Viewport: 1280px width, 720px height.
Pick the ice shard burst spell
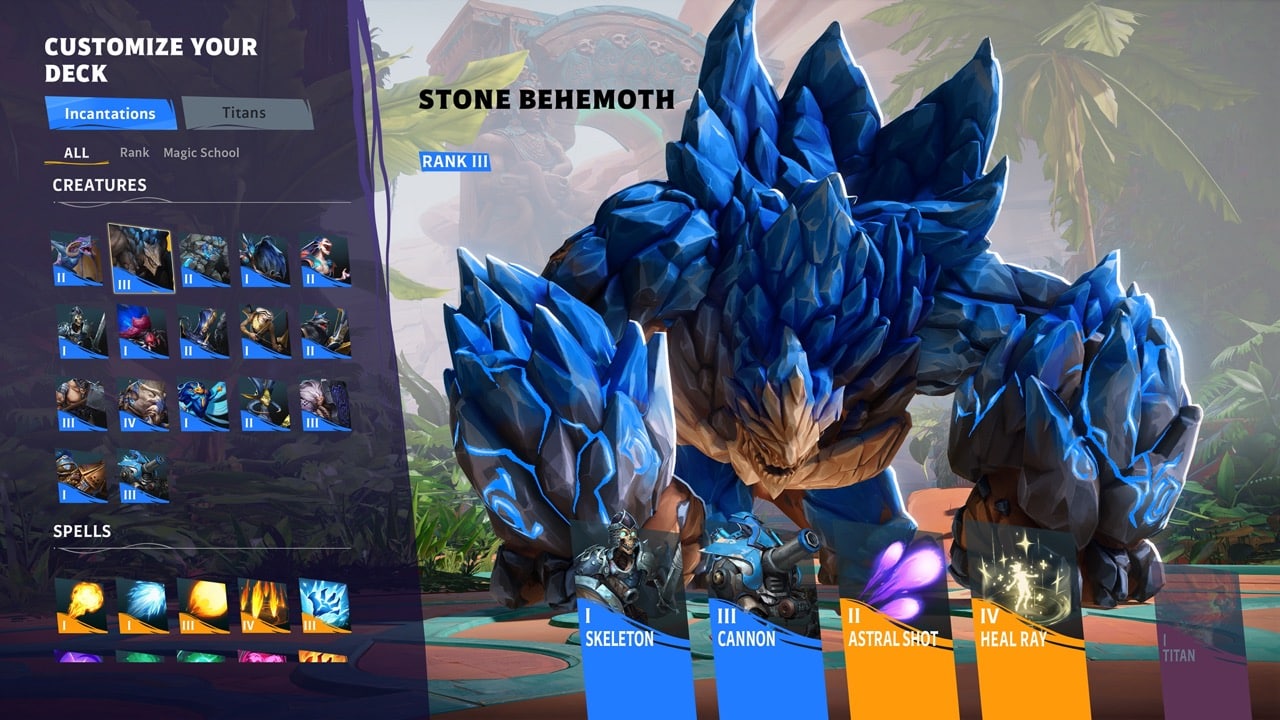[x=324, y=605]
